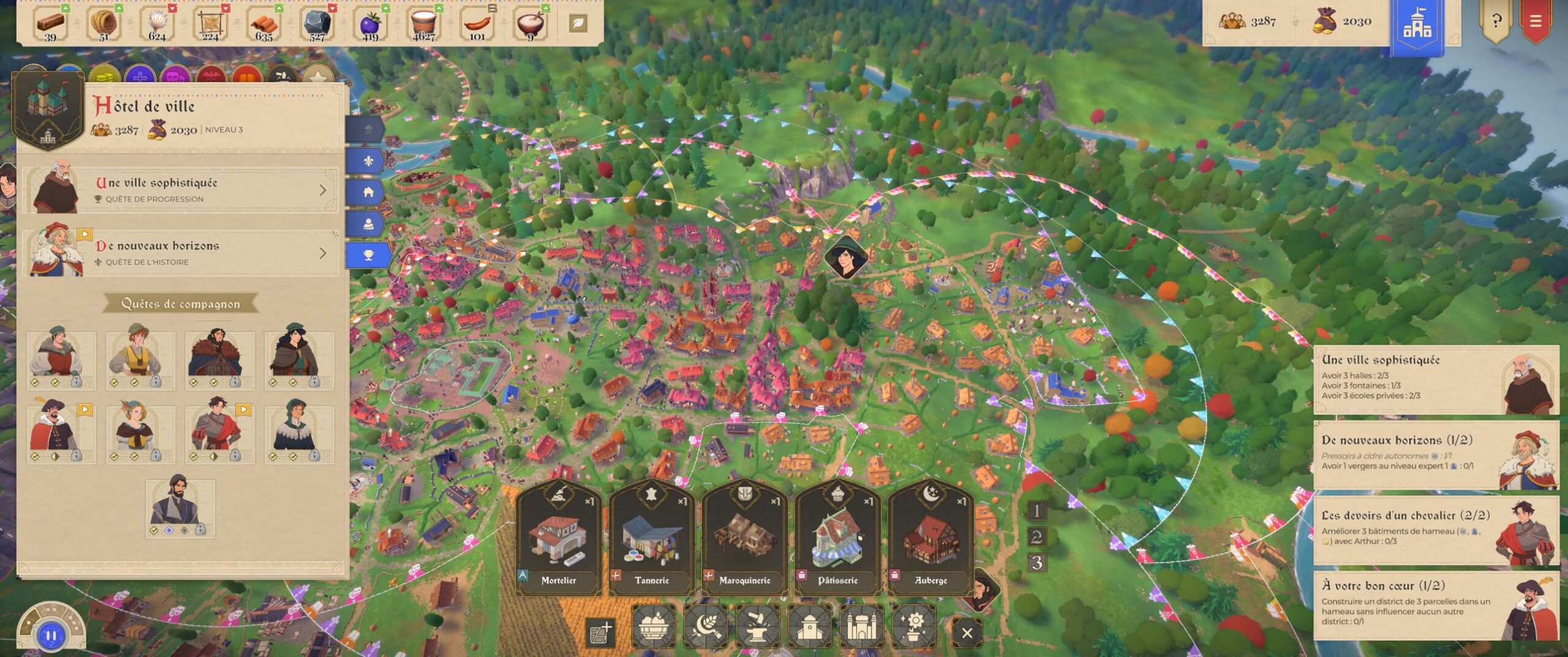Open 'Les devoirs d'un chevalier' quest tracker entry
Screen dimensions: 1568x657
[x=1436, y=531]
